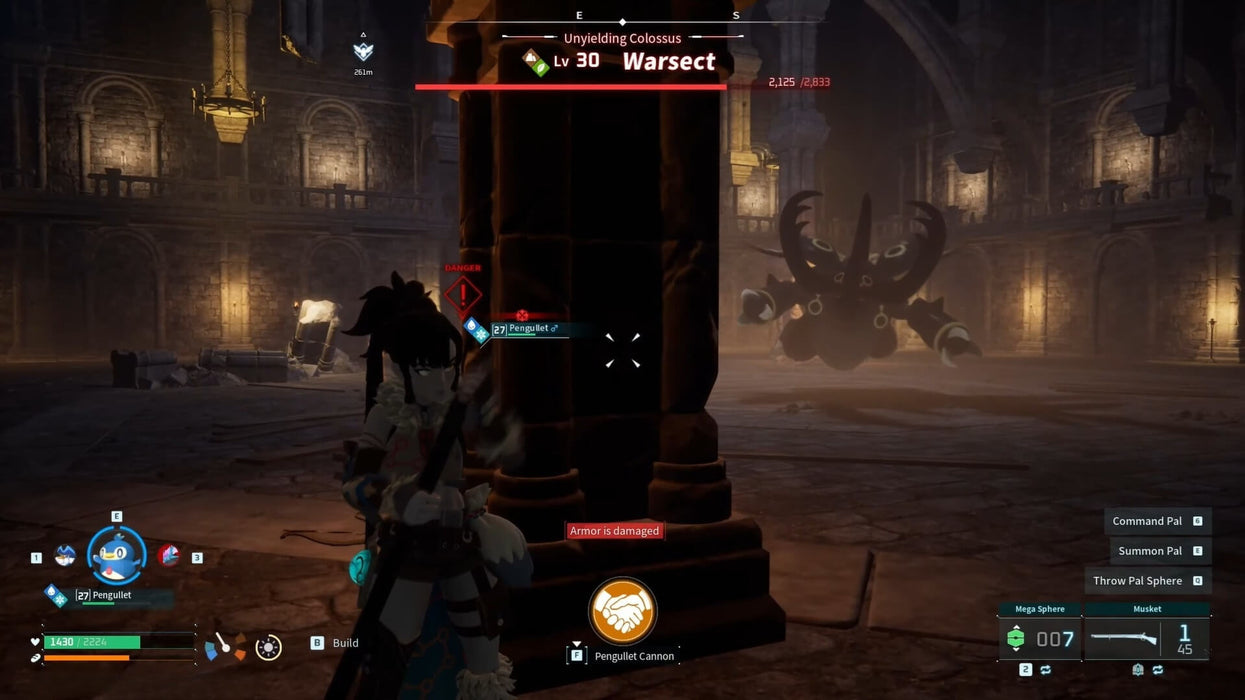The height and width of the screenshot is (700, 1245).
Task: Switch to the pirate-hat penguin pal
Action: coord(65,556)
